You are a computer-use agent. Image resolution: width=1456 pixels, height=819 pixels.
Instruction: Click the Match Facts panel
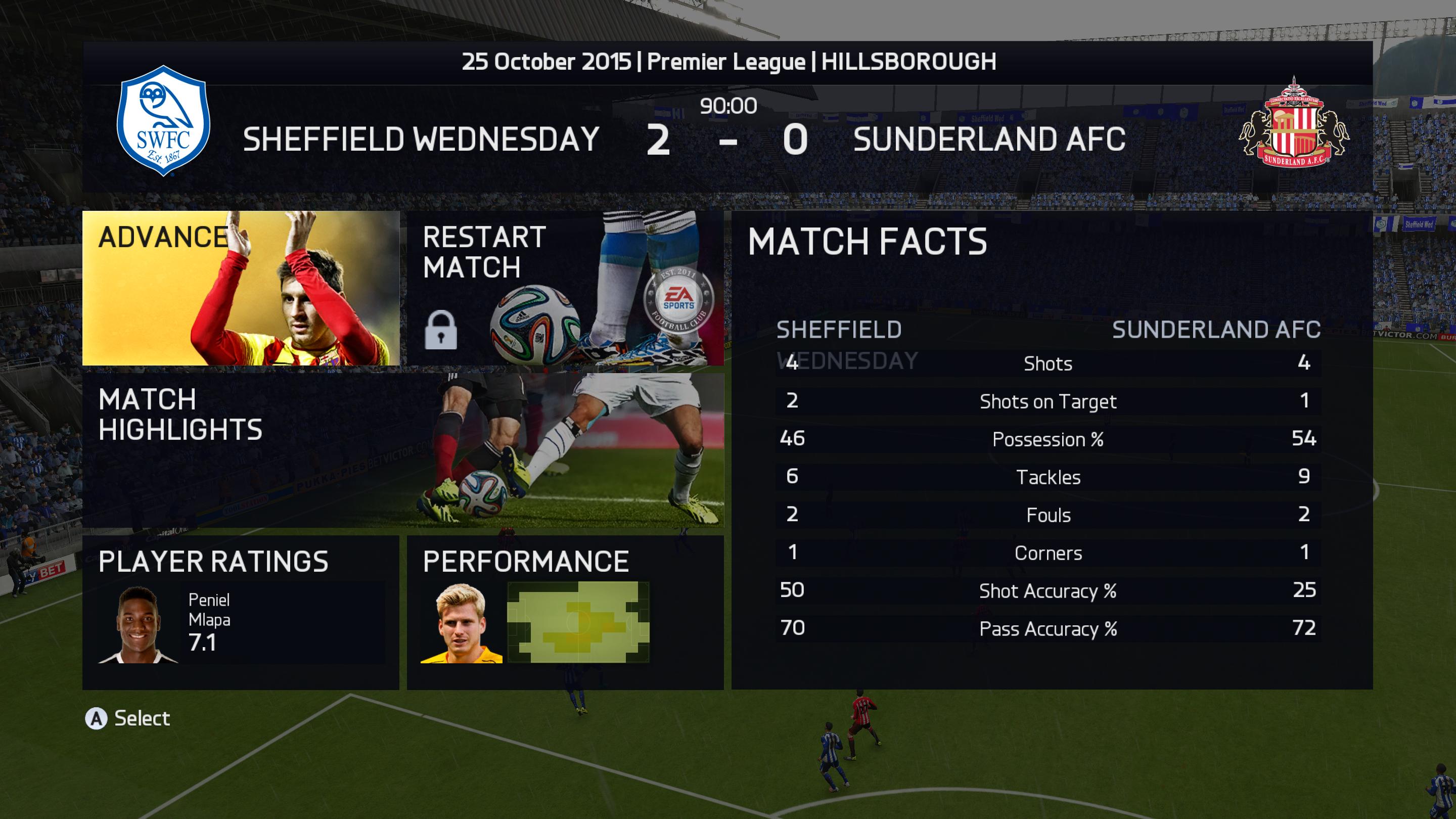1052,450
